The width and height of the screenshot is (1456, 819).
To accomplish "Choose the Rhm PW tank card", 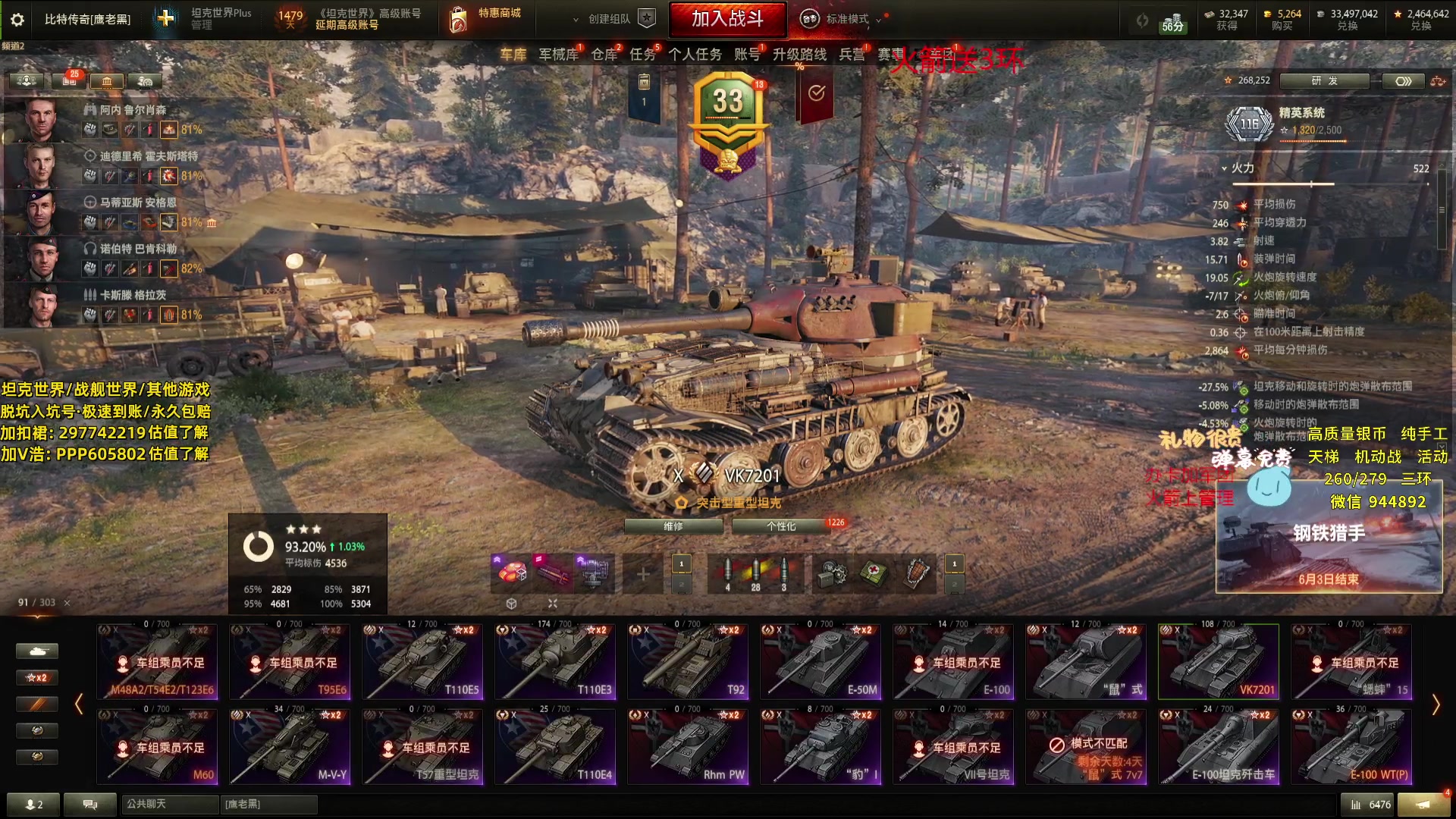I will click(688, 746).
